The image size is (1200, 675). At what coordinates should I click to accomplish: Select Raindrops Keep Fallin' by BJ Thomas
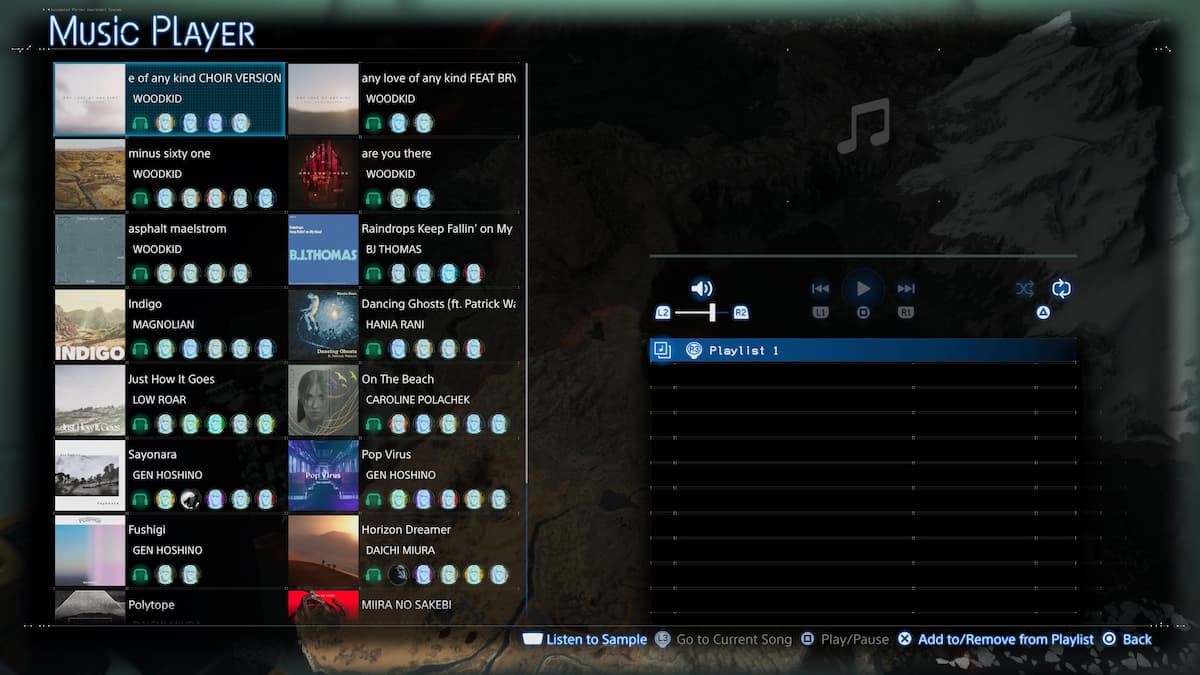pos(404,249)
